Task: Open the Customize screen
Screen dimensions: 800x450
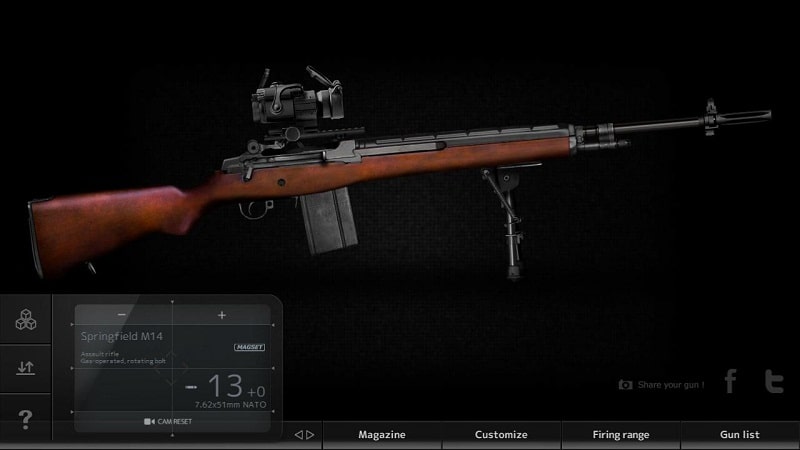Action: pos(501,435)
